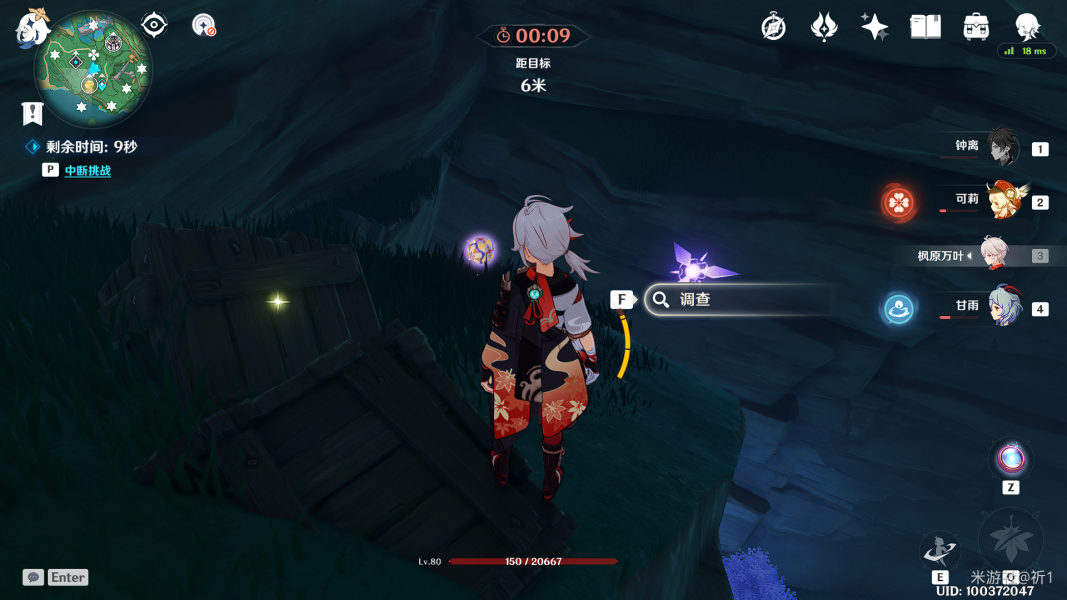The width and height of the screenshot is (1067, 600).
Task: Open the character head profile icon
Action: 1027,26
